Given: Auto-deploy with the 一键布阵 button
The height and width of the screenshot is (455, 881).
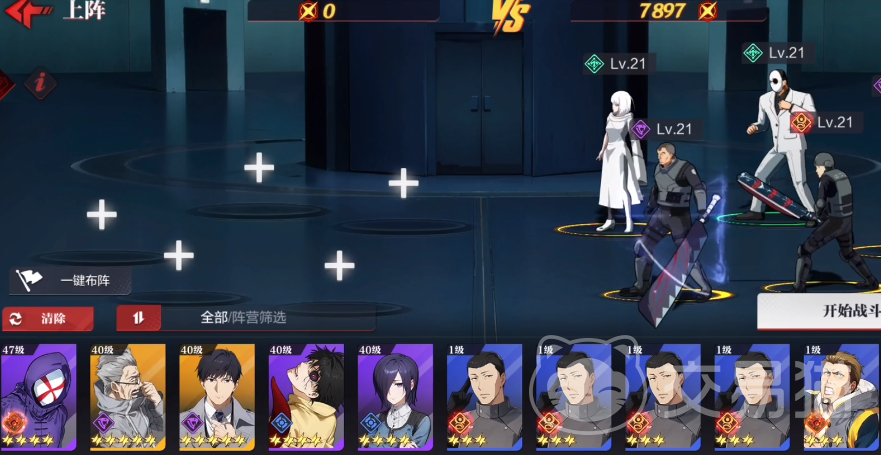Looking at the screenshot, I should [x=72, y=281].
